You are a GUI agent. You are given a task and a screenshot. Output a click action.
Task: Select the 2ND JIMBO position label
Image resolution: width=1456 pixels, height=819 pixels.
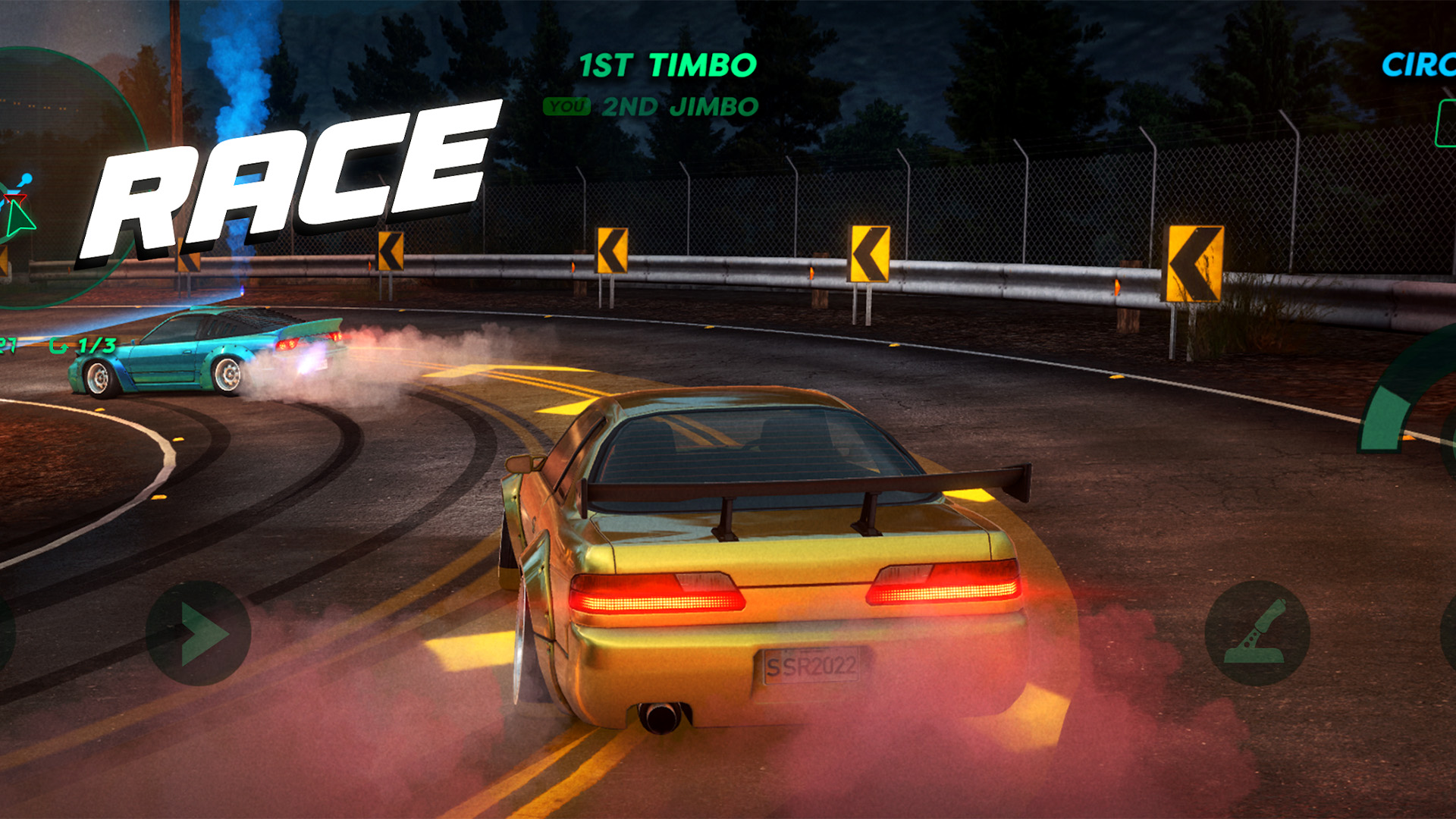pos(679,107)
